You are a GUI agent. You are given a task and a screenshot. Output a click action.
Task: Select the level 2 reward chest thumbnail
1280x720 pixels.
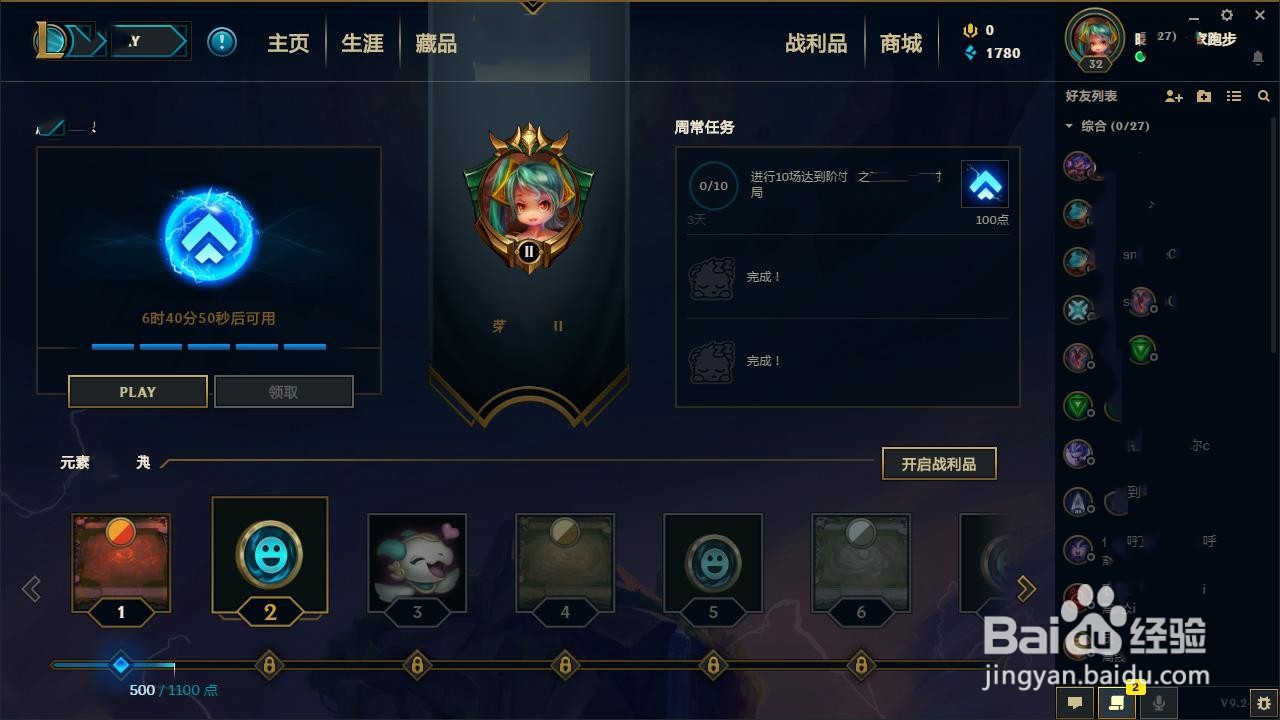tap(269, 560)
